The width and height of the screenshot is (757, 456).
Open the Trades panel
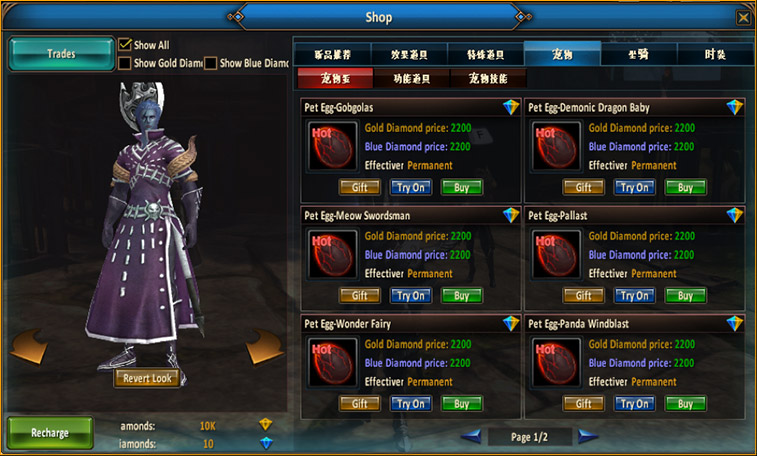61,54
